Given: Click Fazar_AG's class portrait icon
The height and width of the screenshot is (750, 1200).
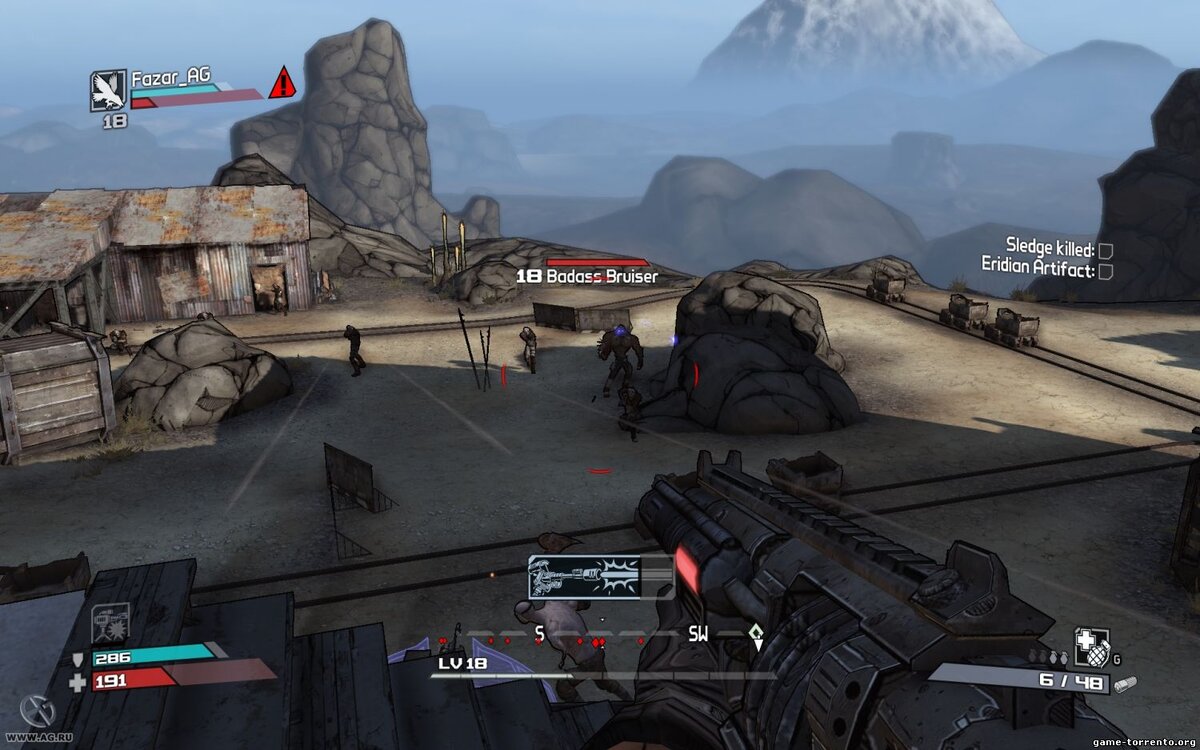Looking at the screenshot, I should click(108, 90).
